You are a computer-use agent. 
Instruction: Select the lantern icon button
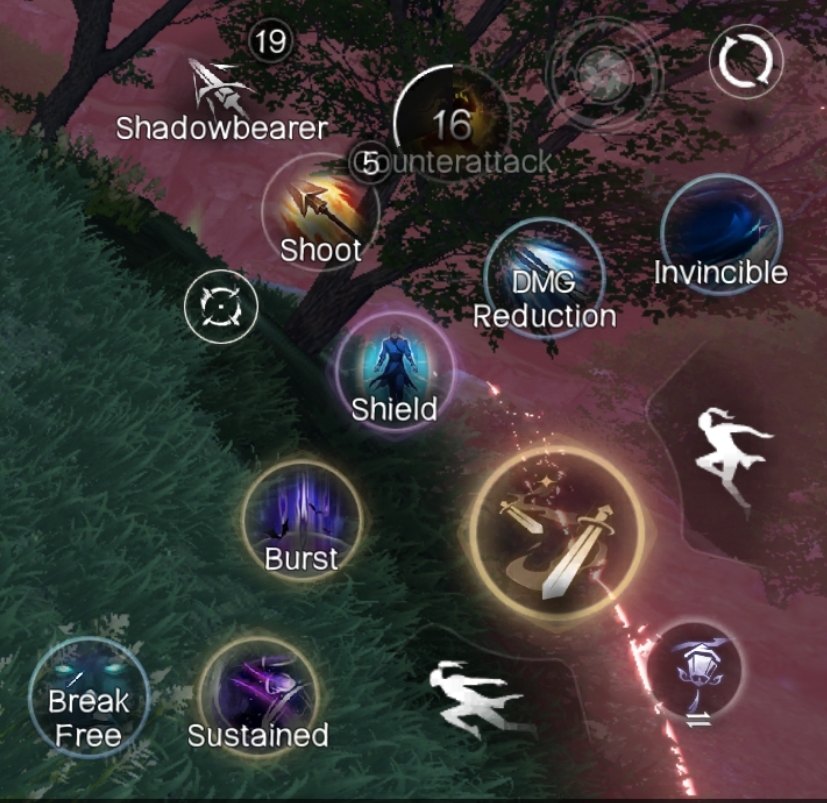[696, 667]
